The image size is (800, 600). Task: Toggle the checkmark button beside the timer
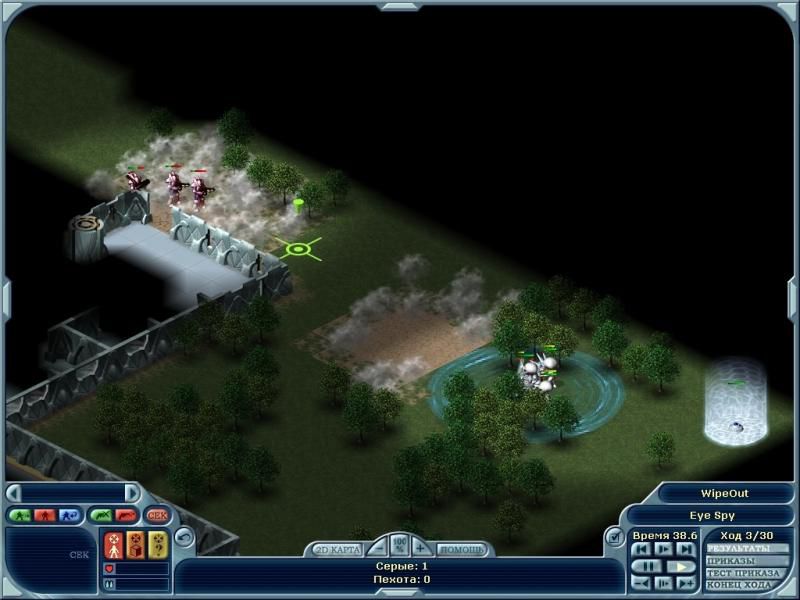point(615,538)
